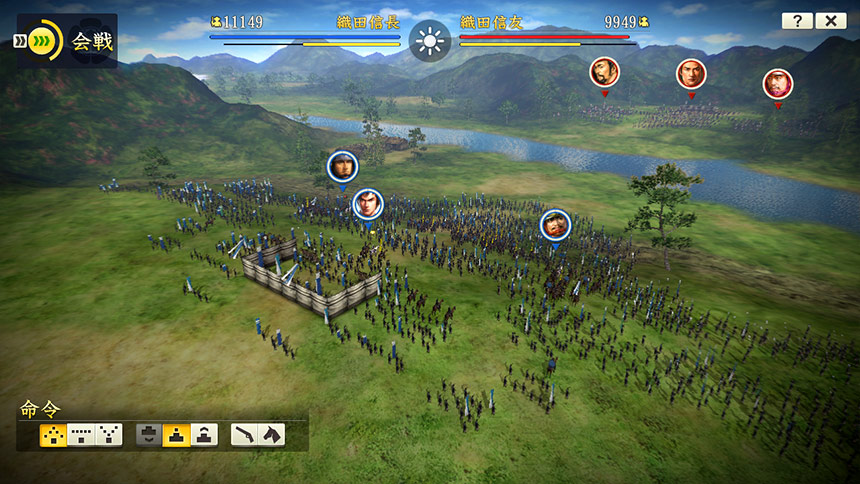This screenshot has width=860, height=484.
Task: Activate the horse cavalry charge command
Action: coord(272,434)
